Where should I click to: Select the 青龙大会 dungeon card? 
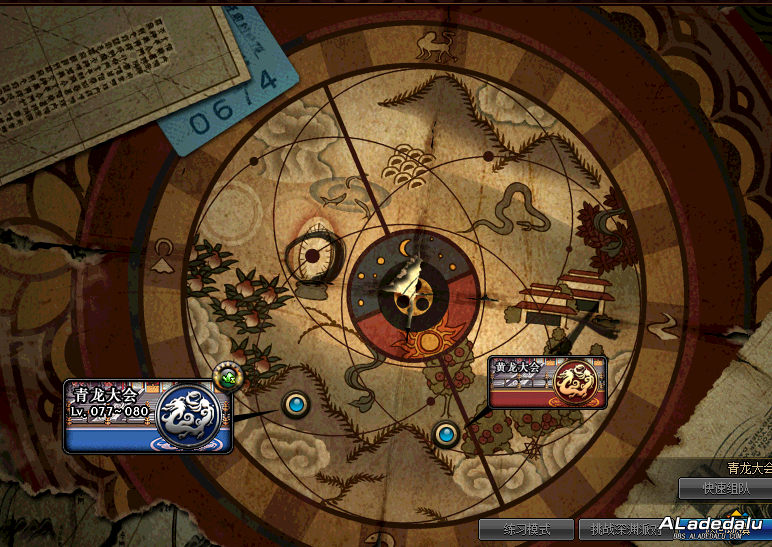point(148,416)
